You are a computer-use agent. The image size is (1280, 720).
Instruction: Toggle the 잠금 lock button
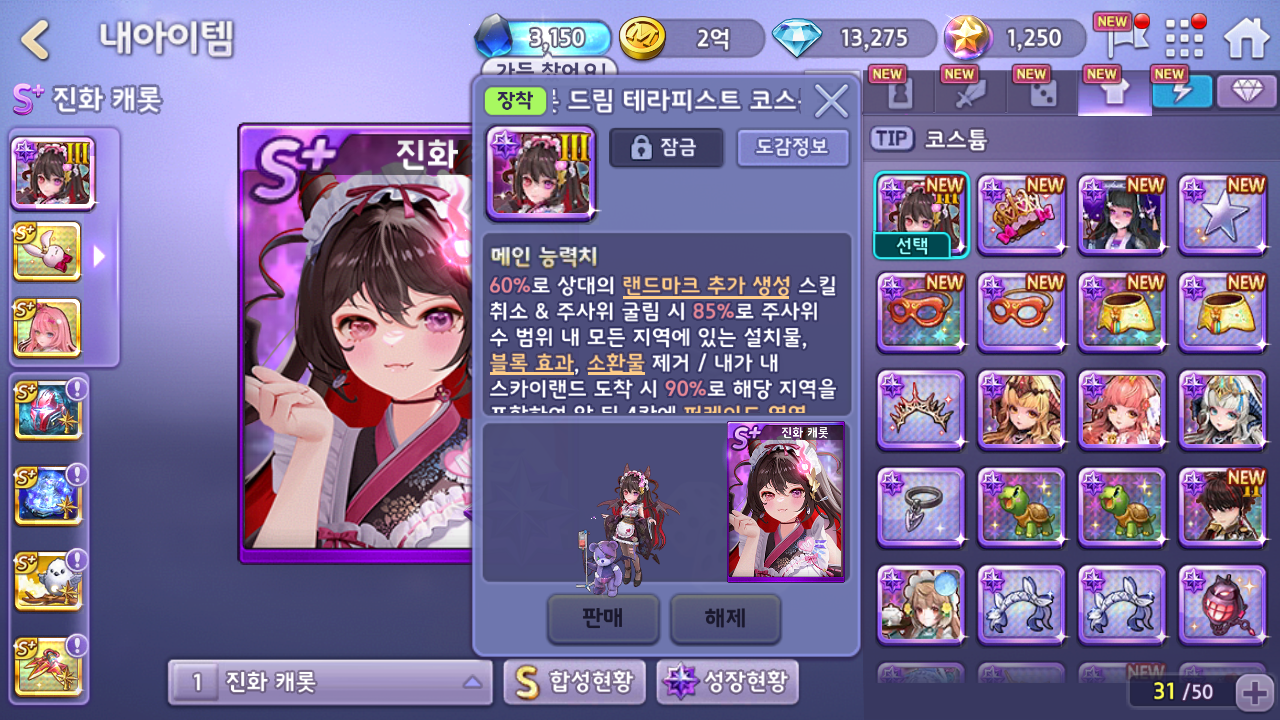coord(666,148)
